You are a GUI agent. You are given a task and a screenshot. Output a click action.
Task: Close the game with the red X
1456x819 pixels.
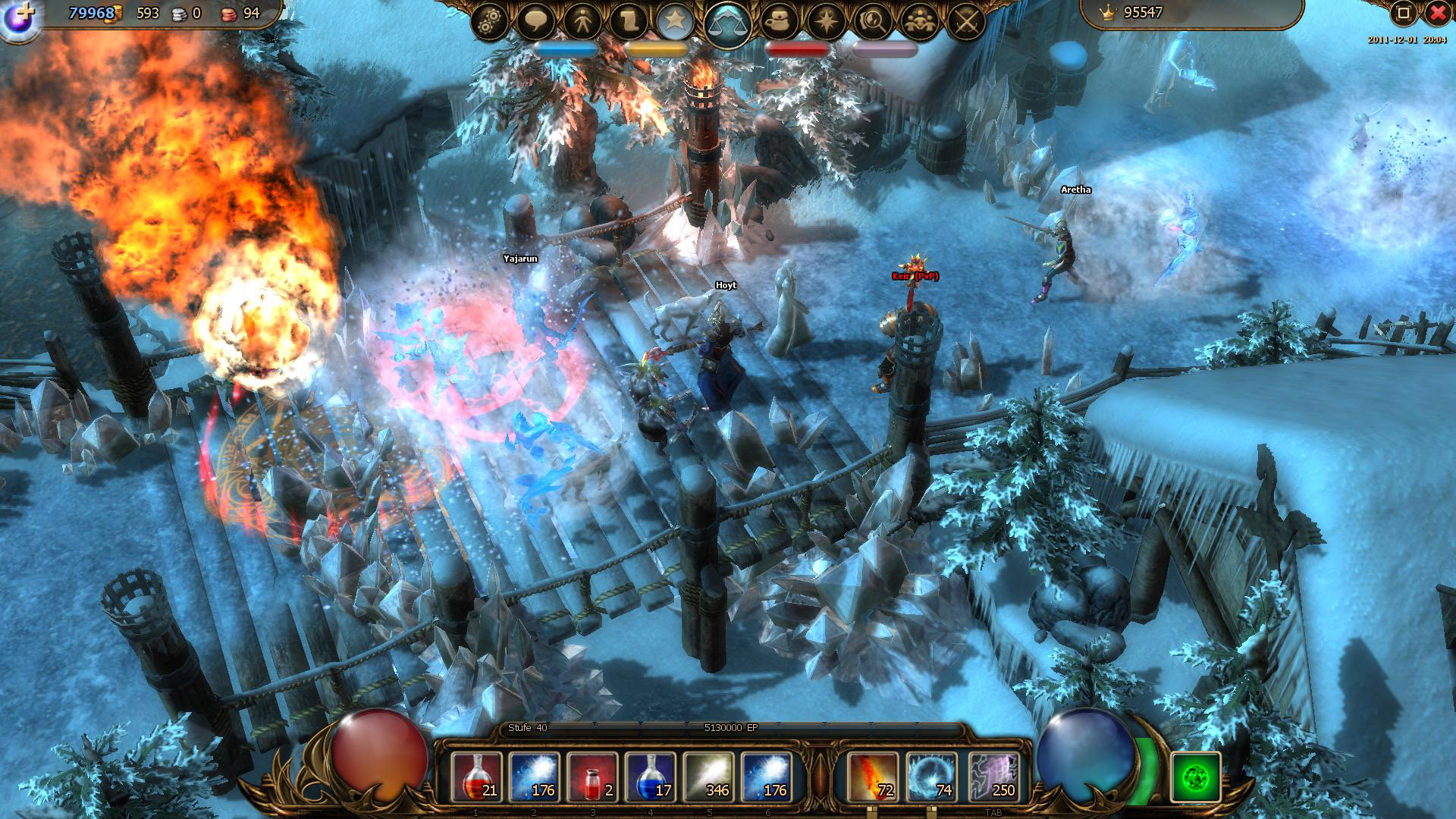(x=1438, y=13)
